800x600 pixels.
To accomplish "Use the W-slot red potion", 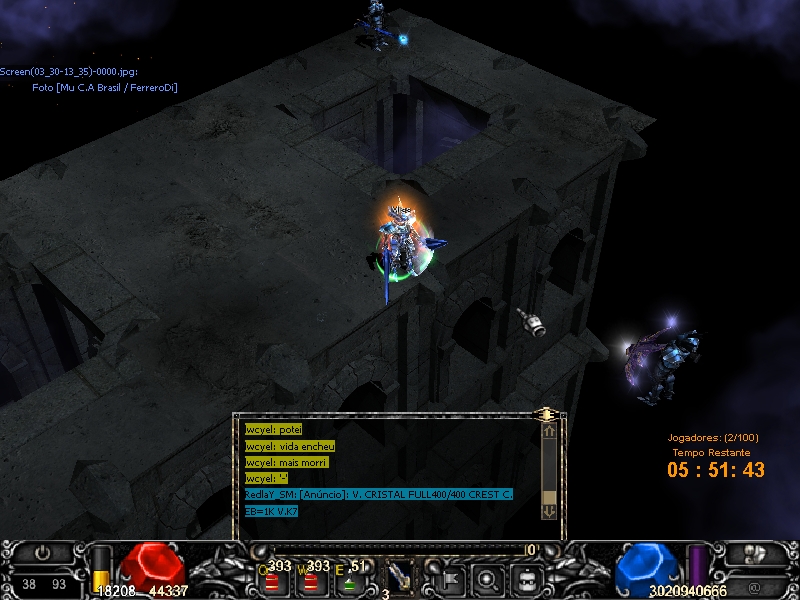I will coord(311,582).
